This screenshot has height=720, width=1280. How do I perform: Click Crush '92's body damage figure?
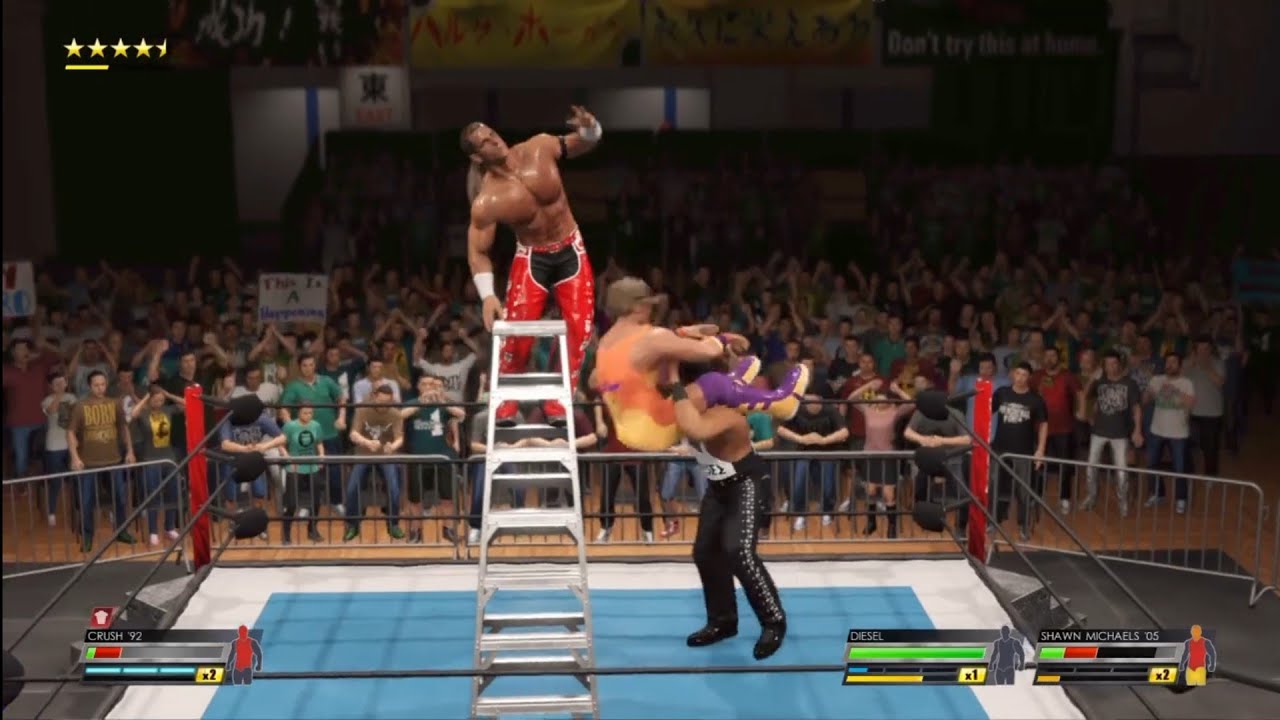pos(243,655)
